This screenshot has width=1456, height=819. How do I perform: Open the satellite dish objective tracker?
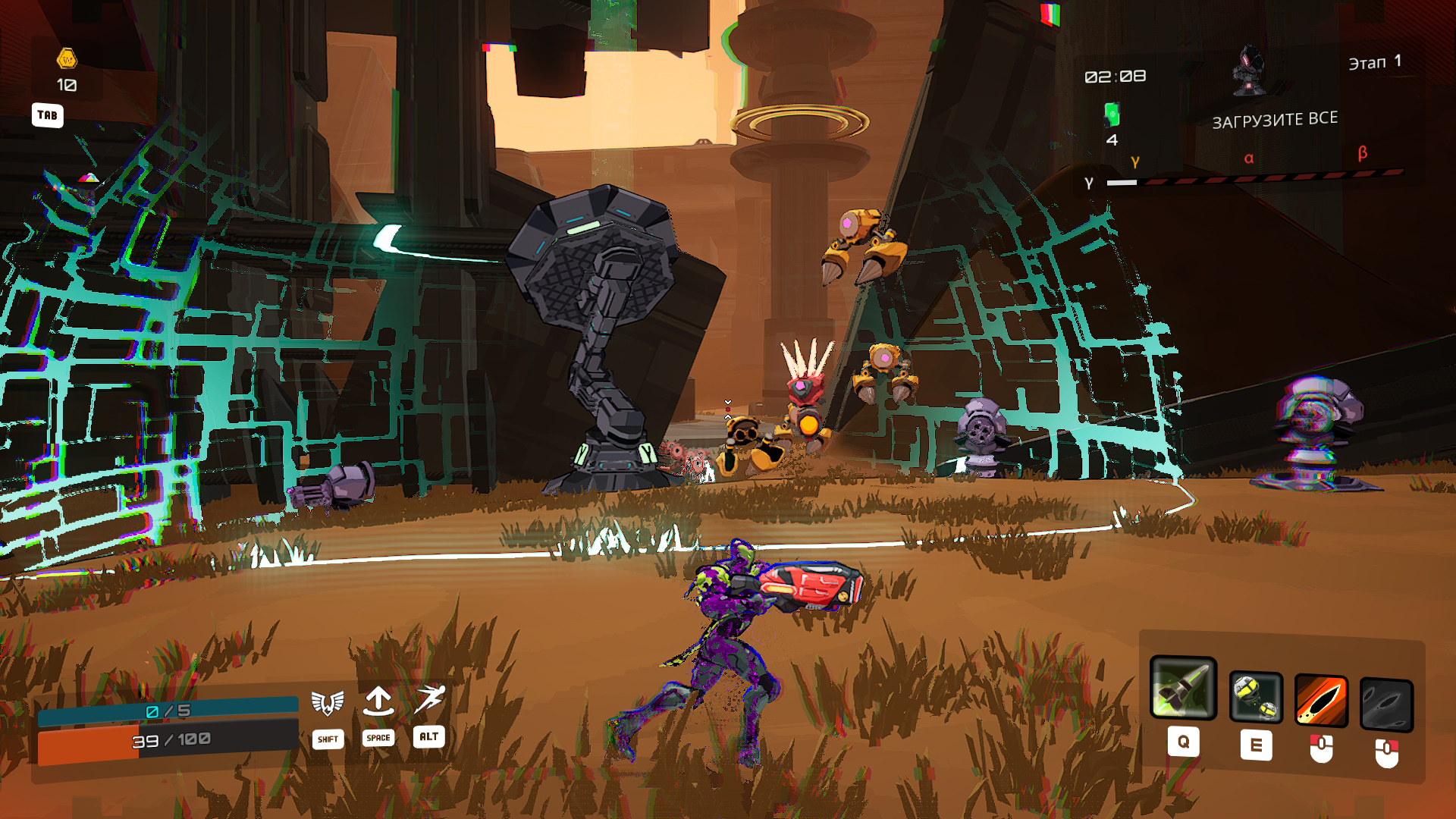1247,72
